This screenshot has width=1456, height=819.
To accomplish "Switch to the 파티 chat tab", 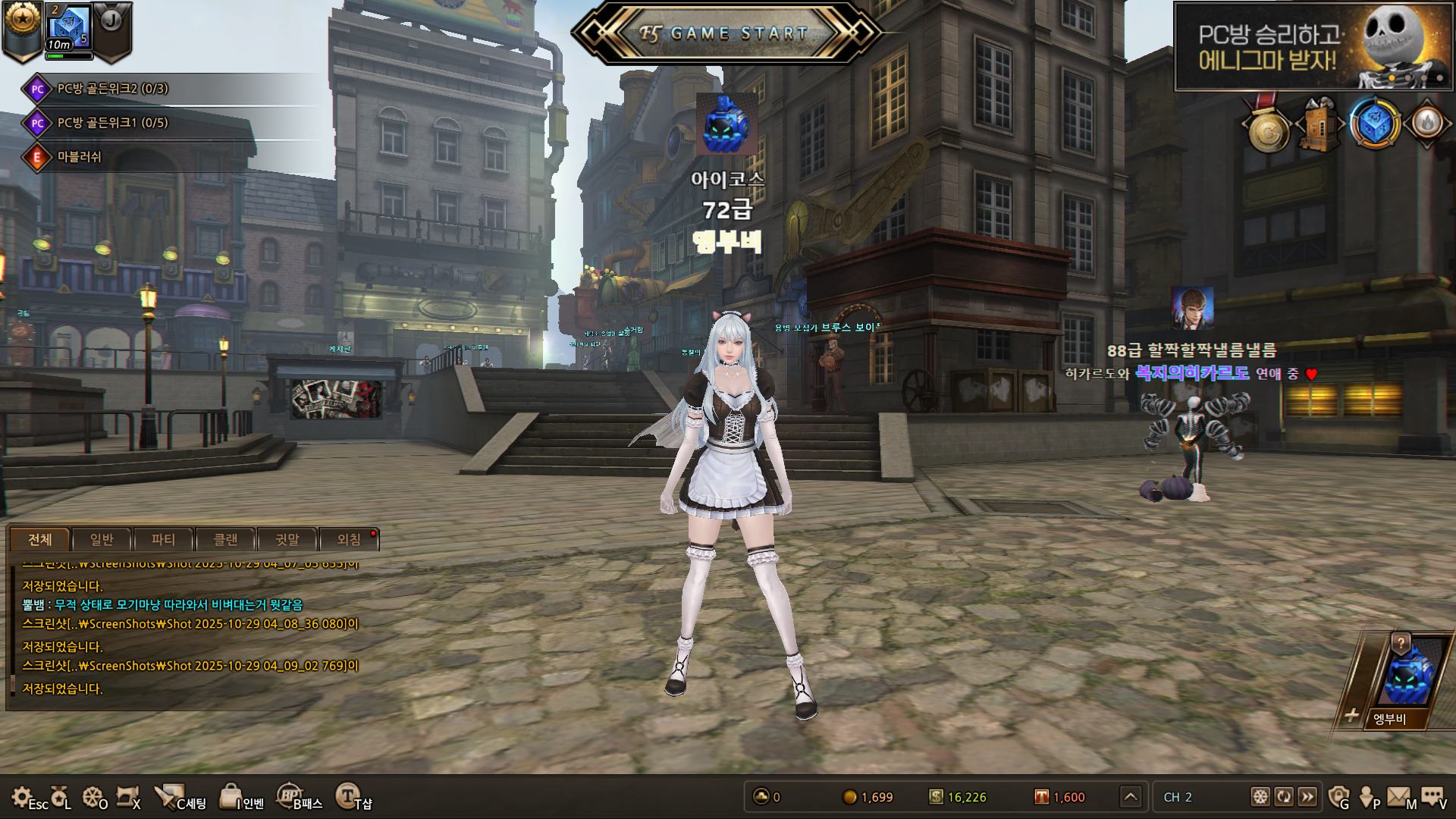I will pos(163,539).
